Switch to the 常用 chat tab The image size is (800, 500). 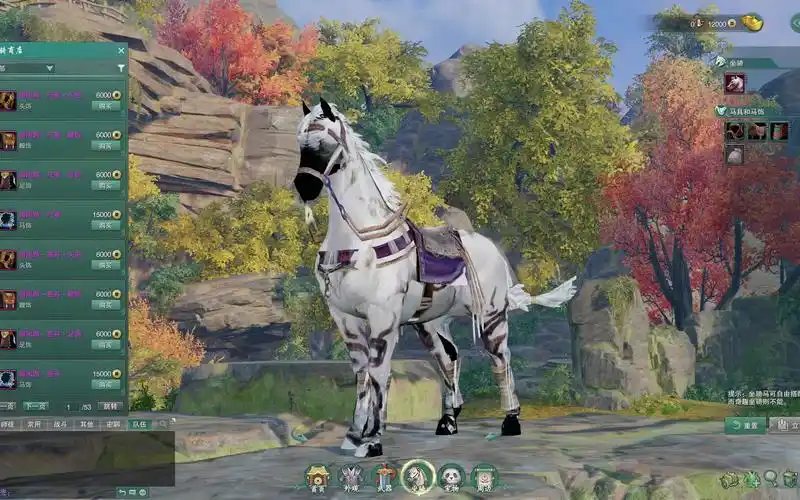[35, 424]
